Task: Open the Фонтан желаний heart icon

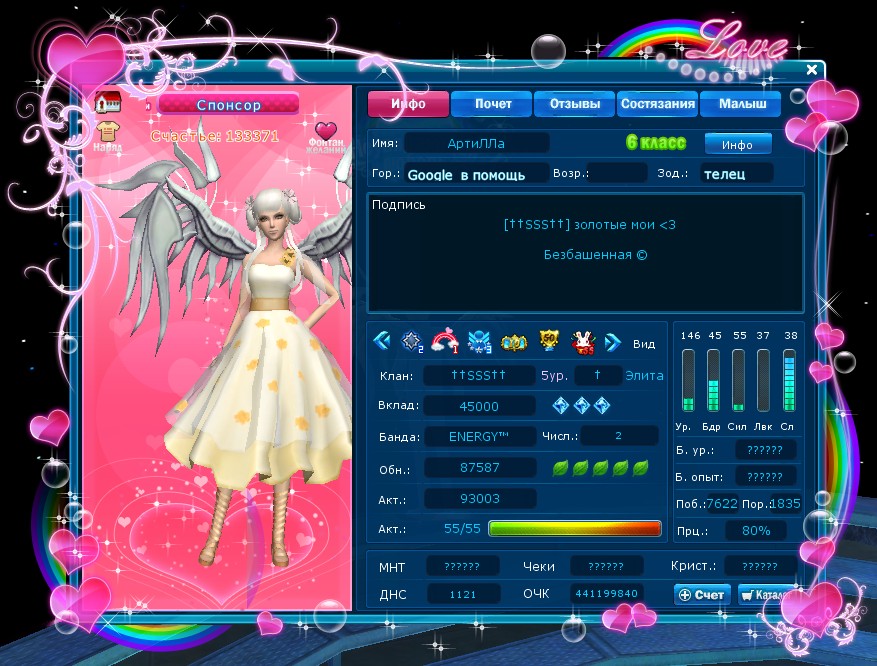Action: (326, 131)
